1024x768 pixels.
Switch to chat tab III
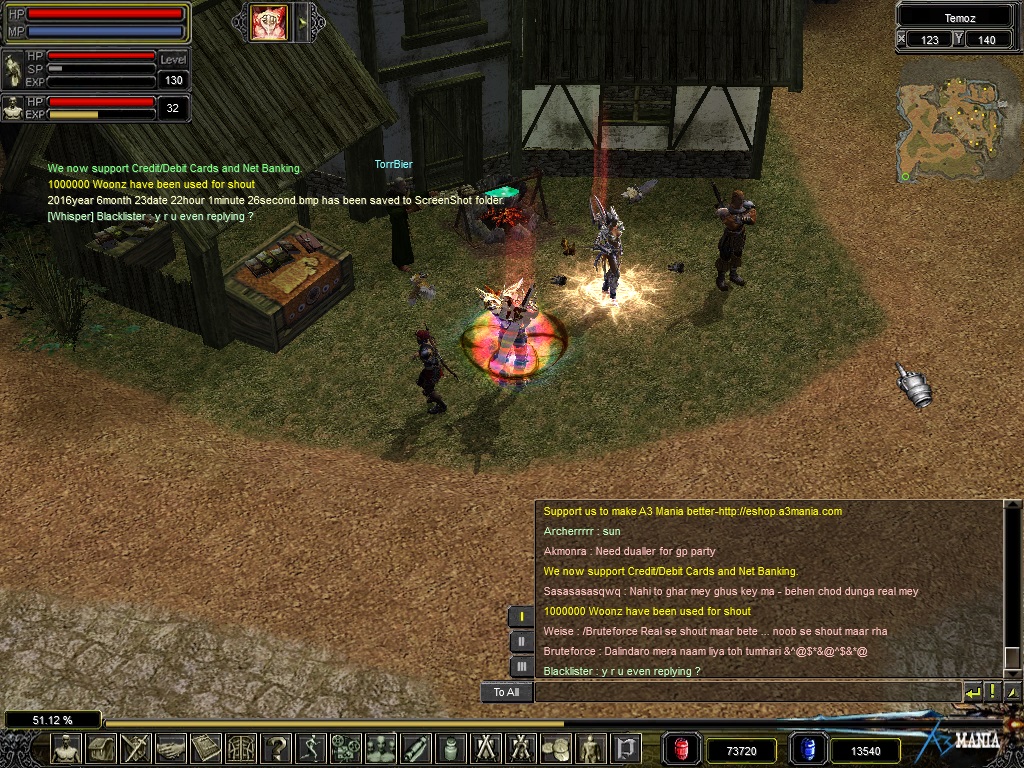[x=521, y=666]
